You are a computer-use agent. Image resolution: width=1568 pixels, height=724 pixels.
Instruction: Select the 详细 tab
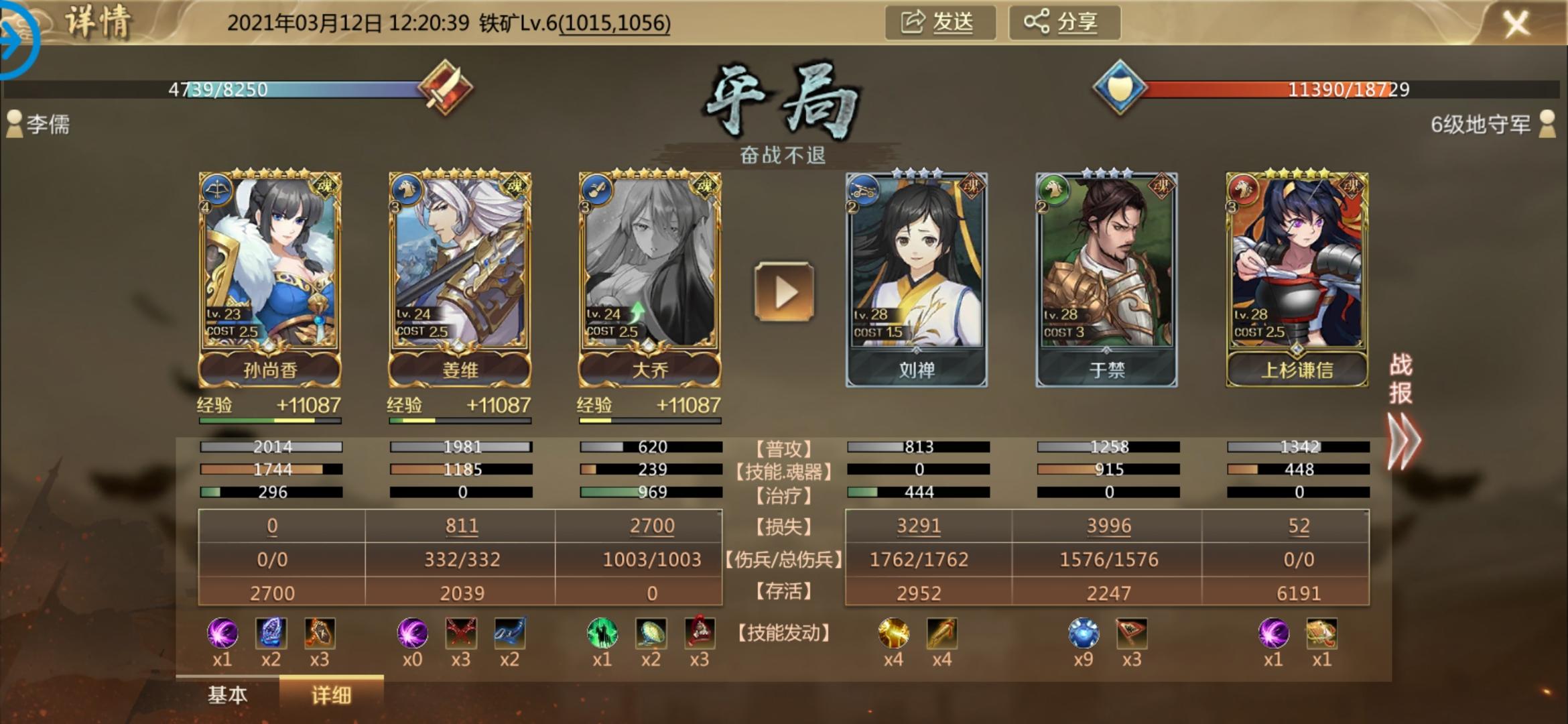coord(331,695)
